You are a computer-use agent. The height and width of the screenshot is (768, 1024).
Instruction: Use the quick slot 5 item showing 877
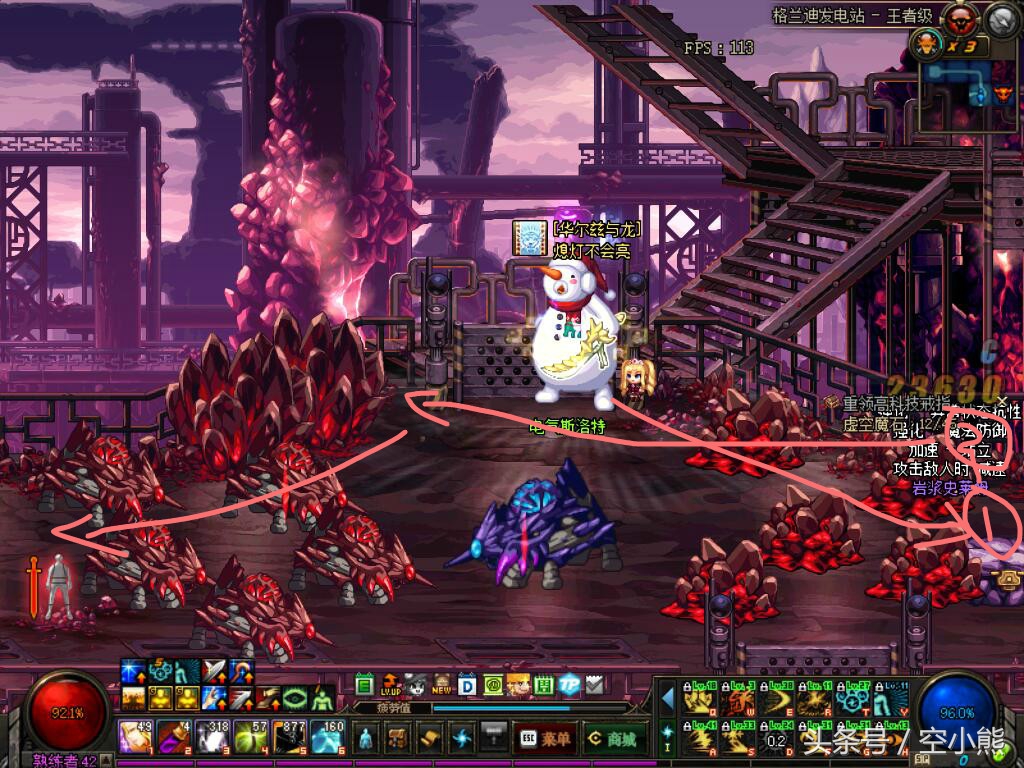(x=288, y=737)
